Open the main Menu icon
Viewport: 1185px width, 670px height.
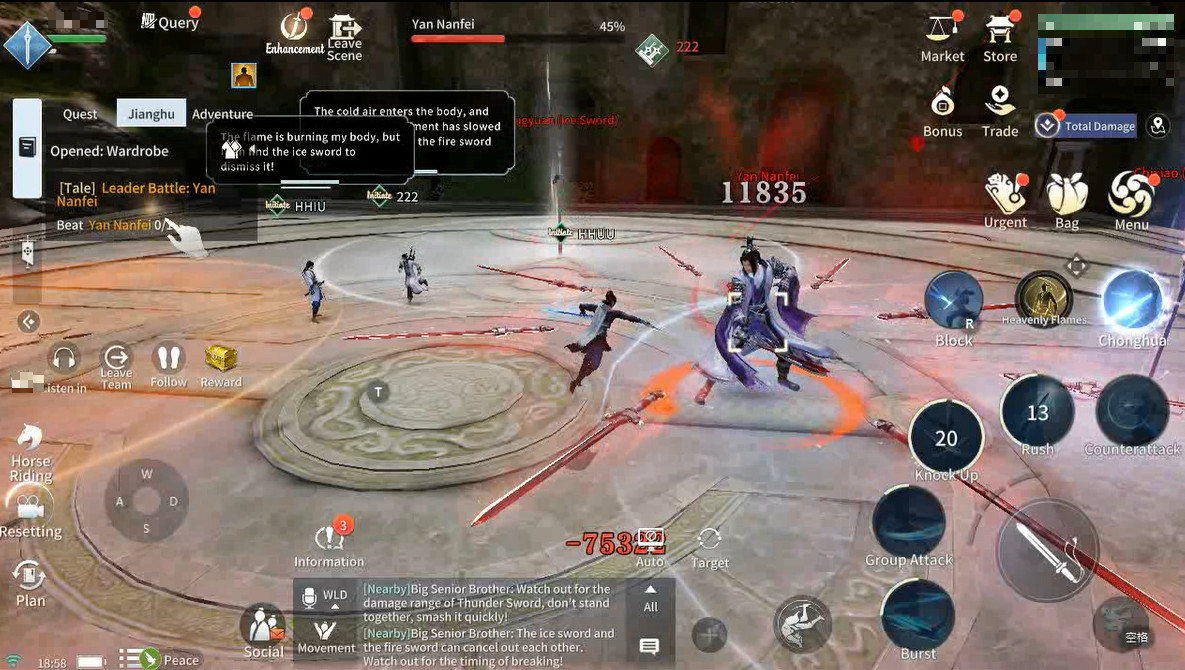(x=1131, y=196)
